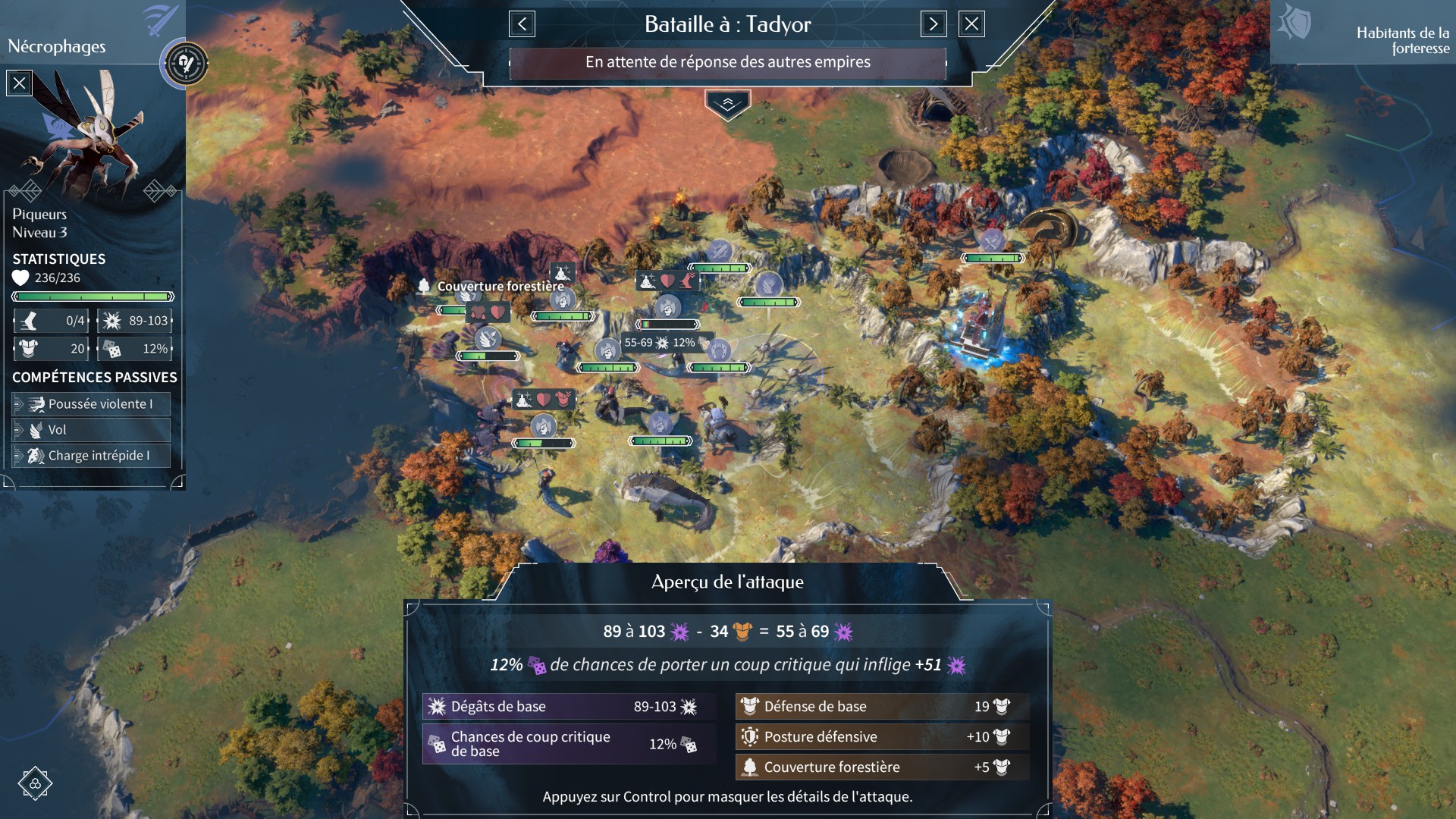This screenshot has height=819, width=1456.
Task: Click the Posture défensive defense row
Action: 882,737
